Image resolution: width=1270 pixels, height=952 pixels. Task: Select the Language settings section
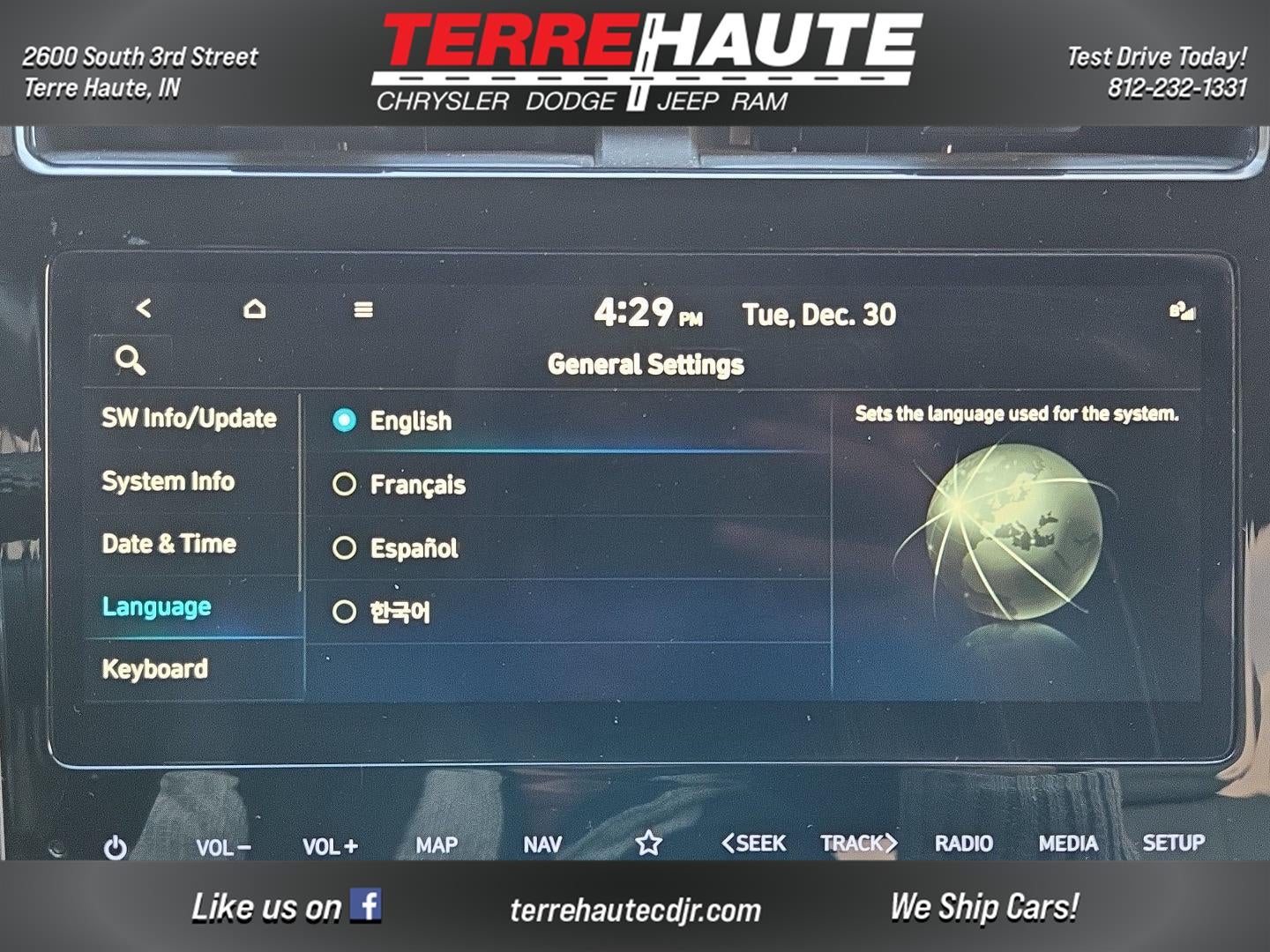157,606
